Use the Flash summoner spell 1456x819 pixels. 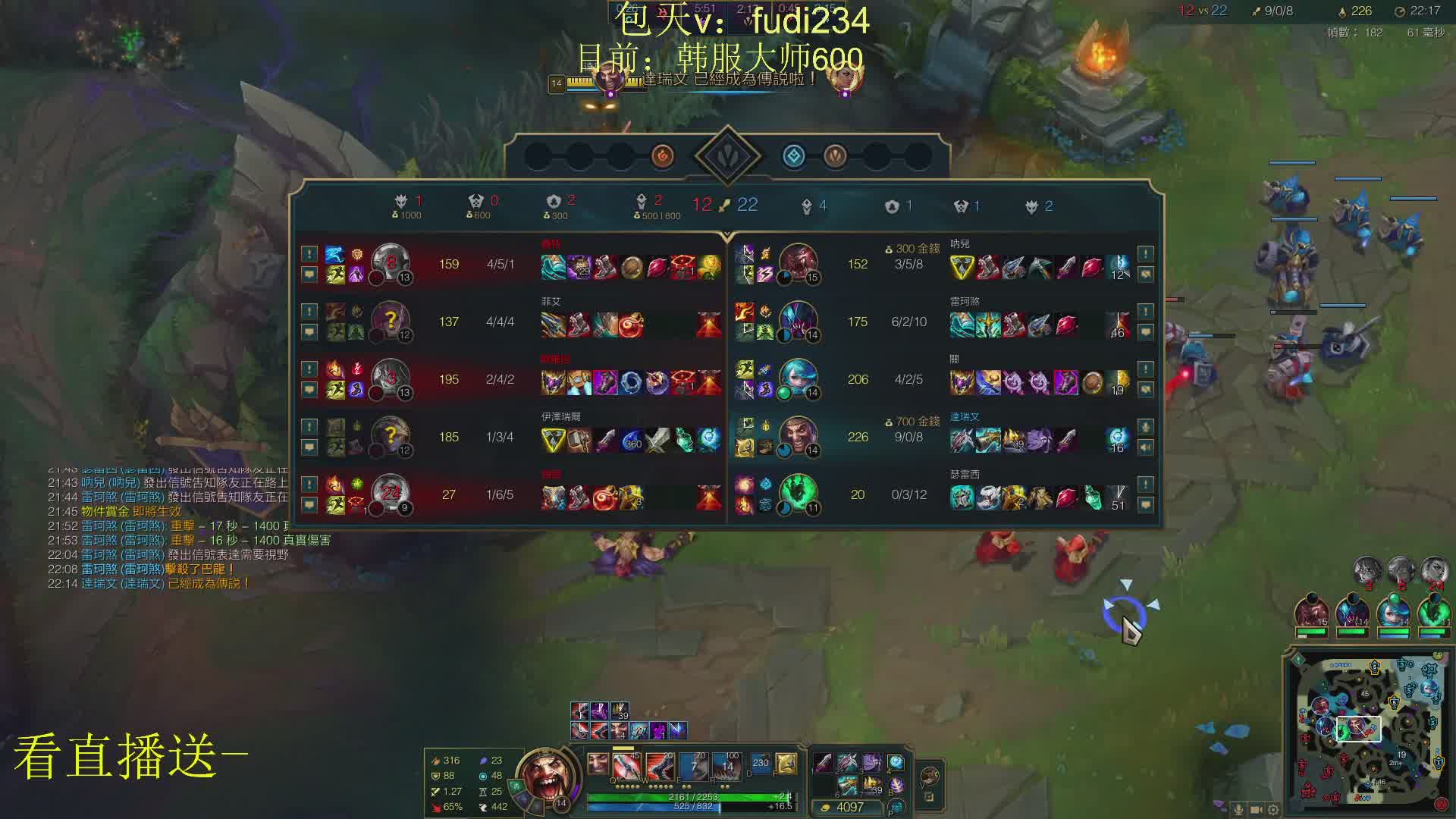pos(786,764)
